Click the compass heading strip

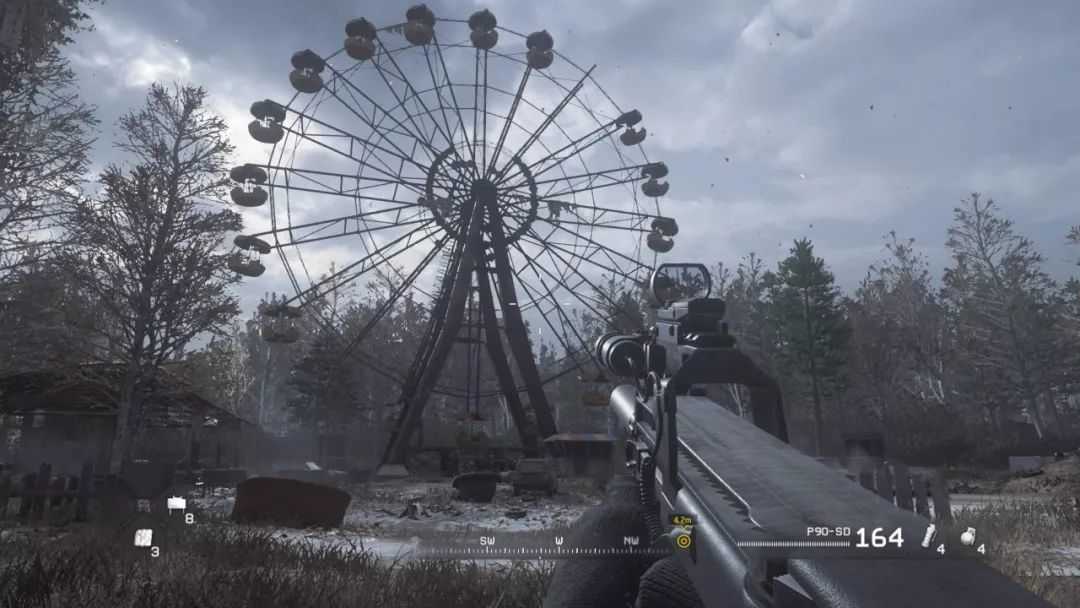coord(545,548)
